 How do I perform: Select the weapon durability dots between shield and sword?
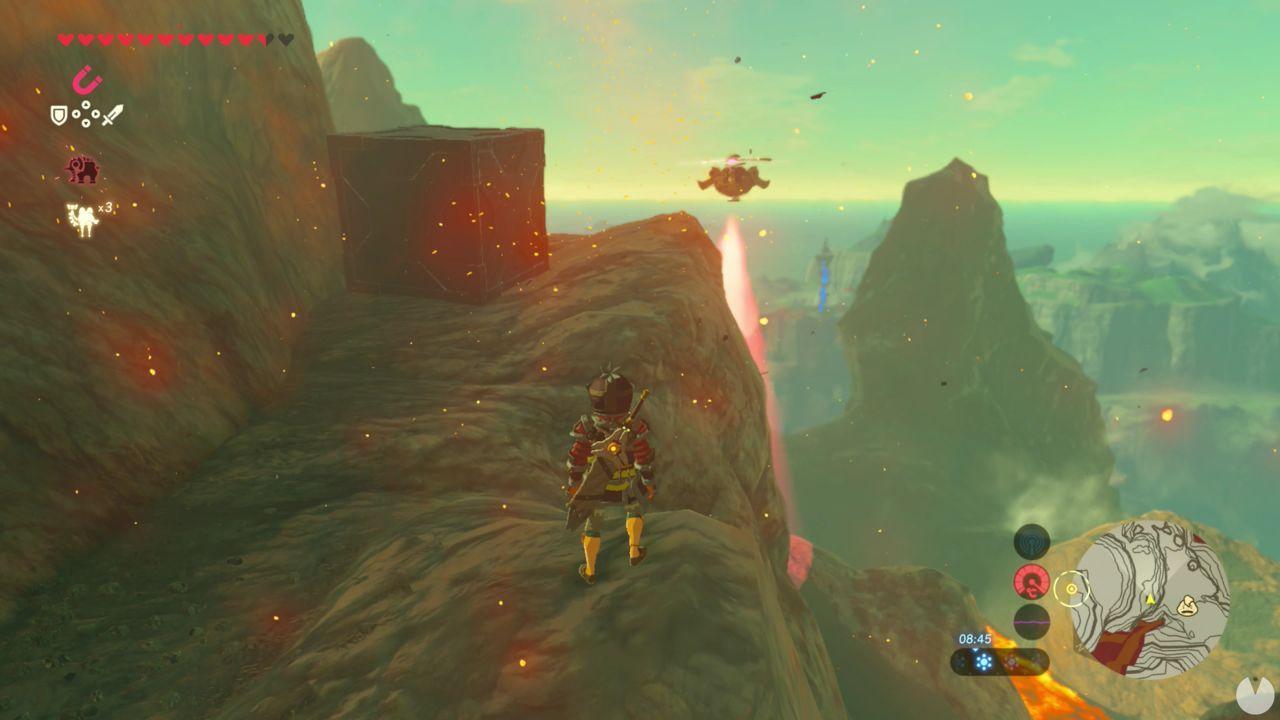click(86, 113)
